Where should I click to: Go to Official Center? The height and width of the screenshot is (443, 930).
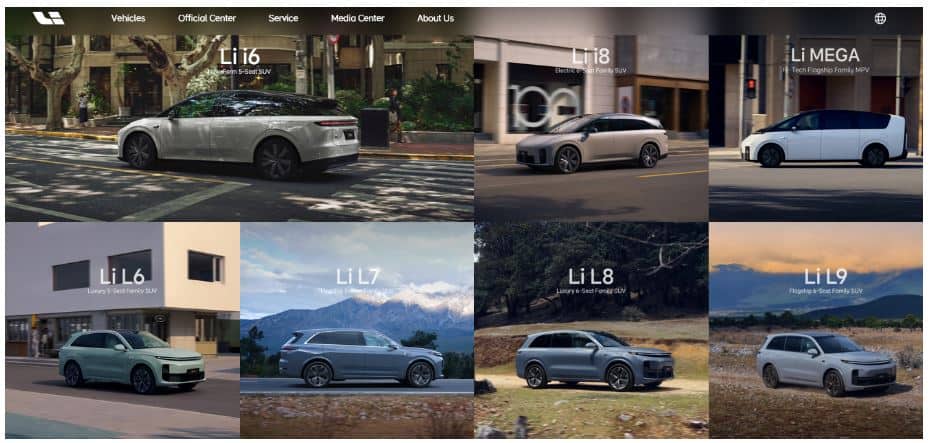point(206,18)
